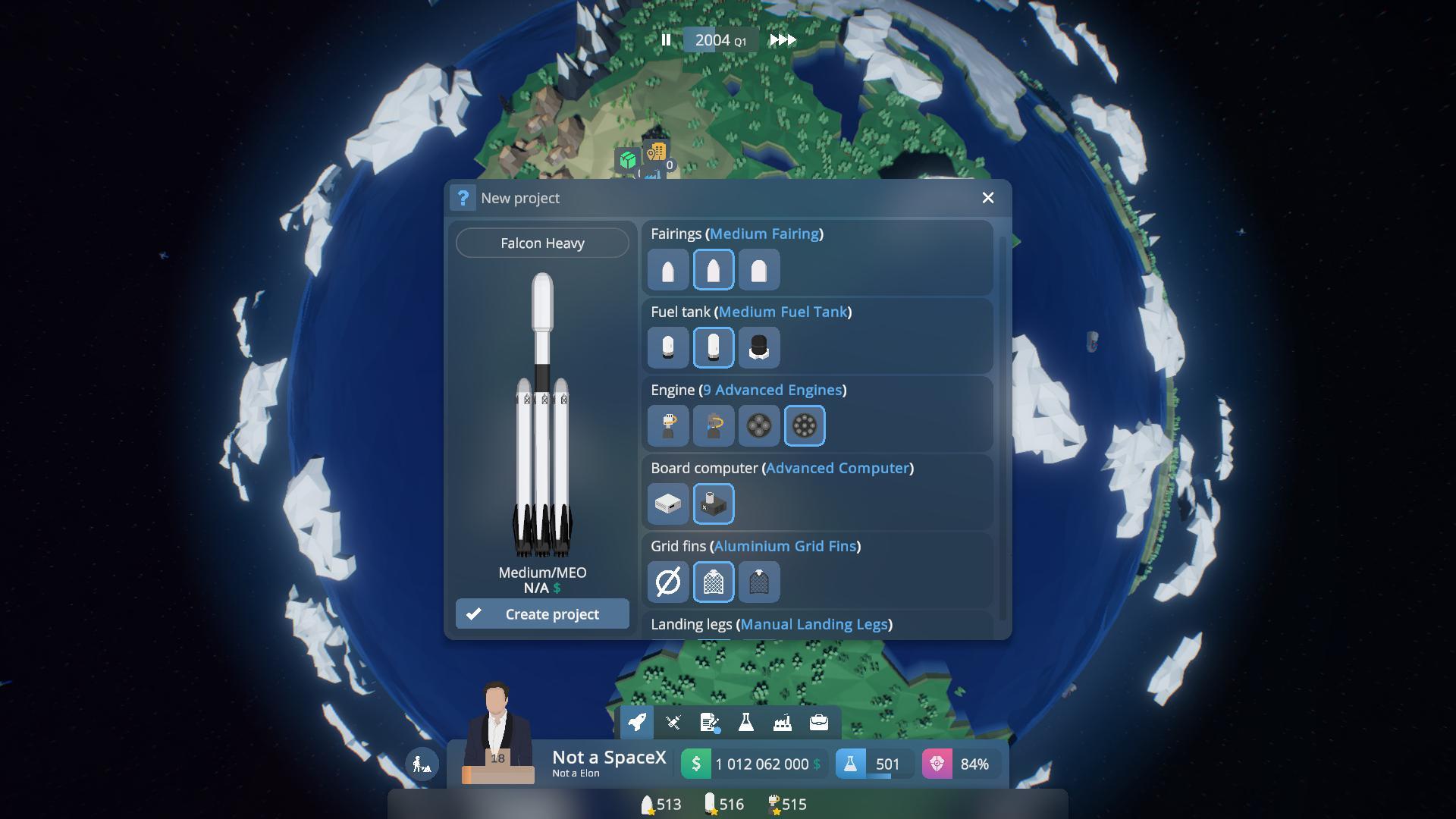Fast-forward time via triple arrow control
The height and width of the screenshot is (819, 1456).
click(x=782, y=40)
